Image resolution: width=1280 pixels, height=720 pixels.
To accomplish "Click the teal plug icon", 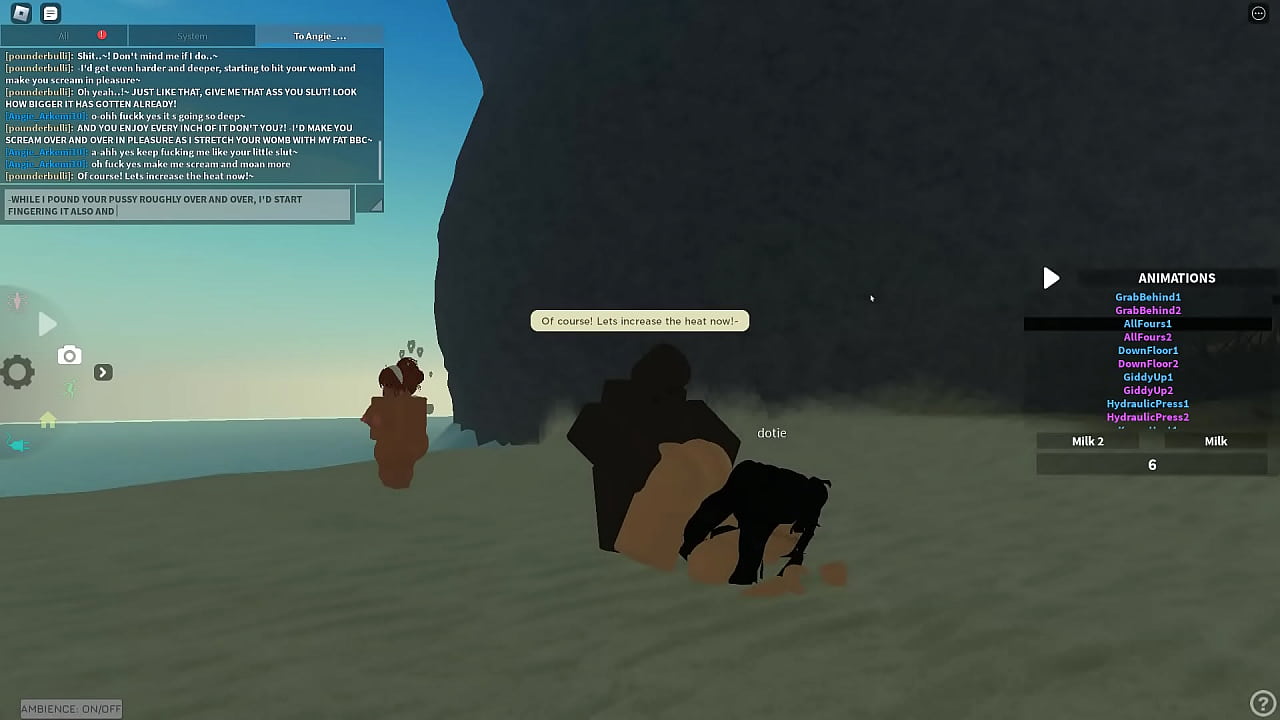I will coord(18,444).
